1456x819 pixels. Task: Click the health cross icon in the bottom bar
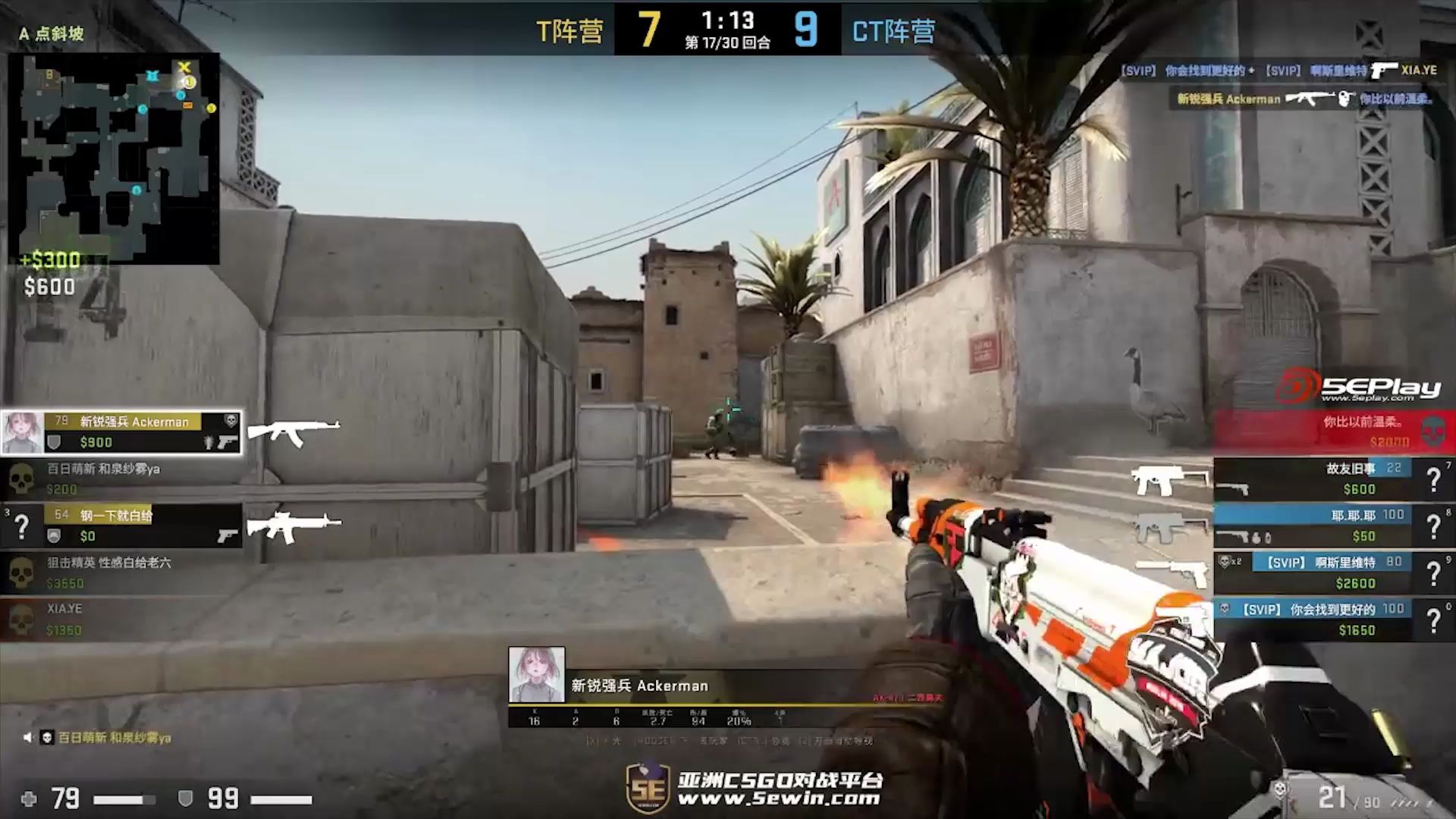[27, 798]
